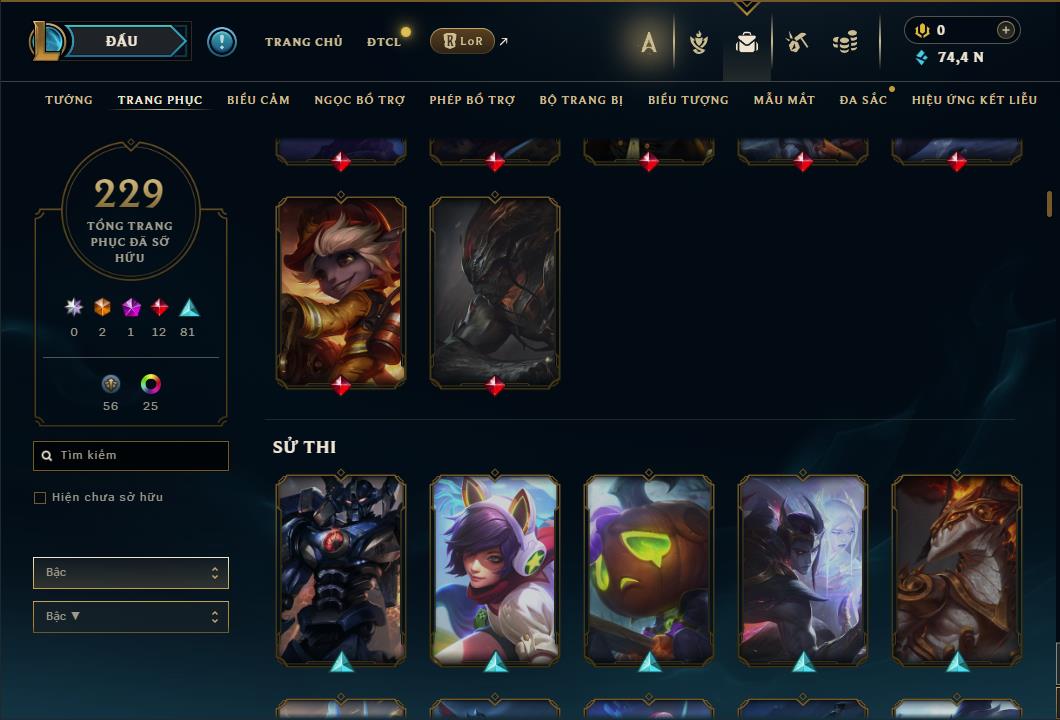Launch the LoR external link

(x=463, y=41)
